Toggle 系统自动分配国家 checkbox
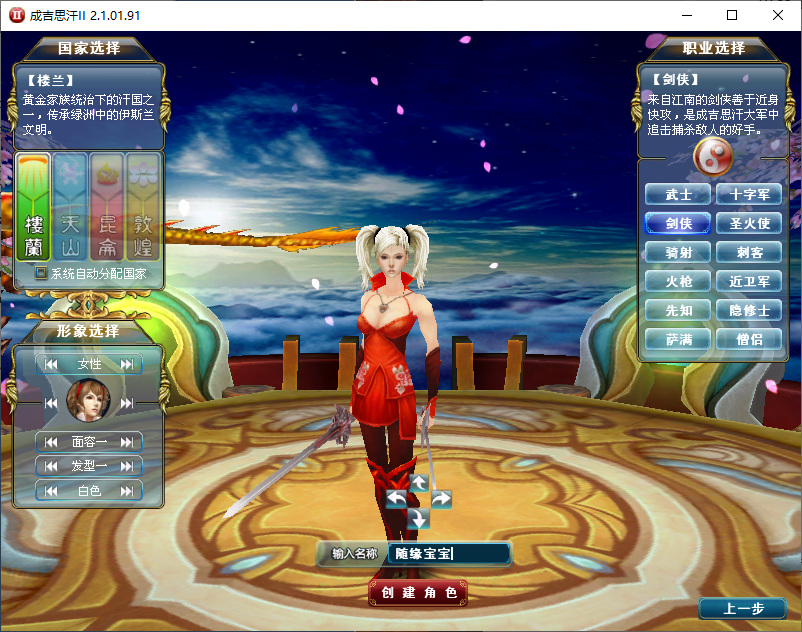The height and width of the screenshot is (632, 802). [x=41, y=273]
